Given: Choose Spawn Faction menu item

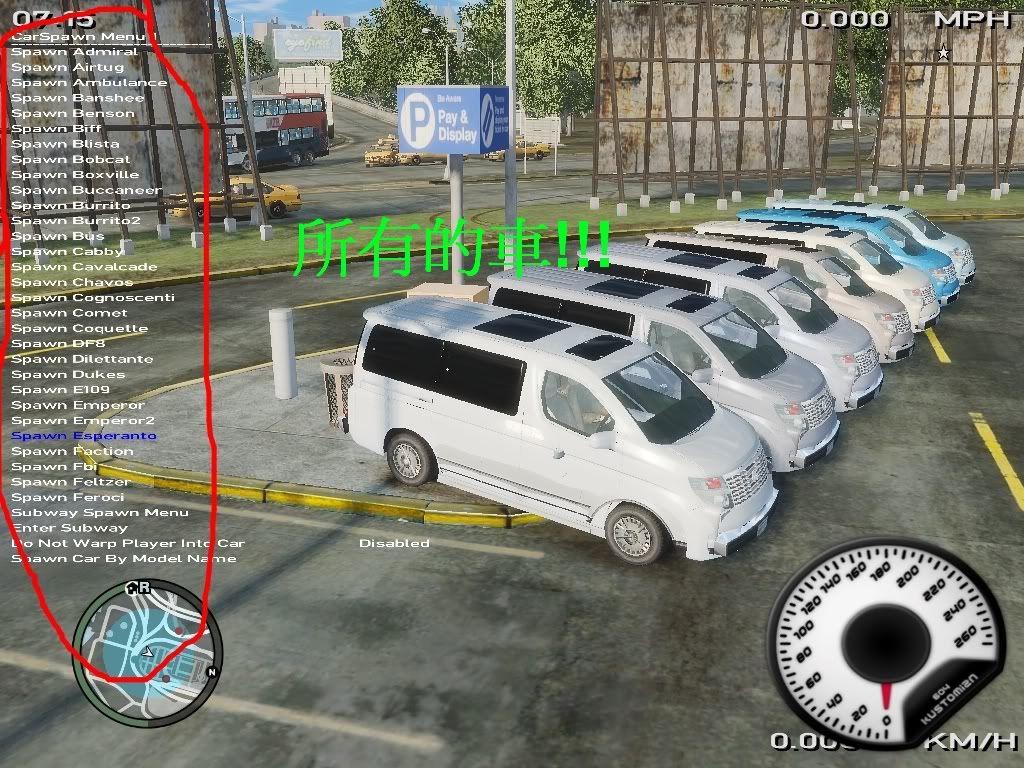Looking at the screenshot, I should click(72, 452).
